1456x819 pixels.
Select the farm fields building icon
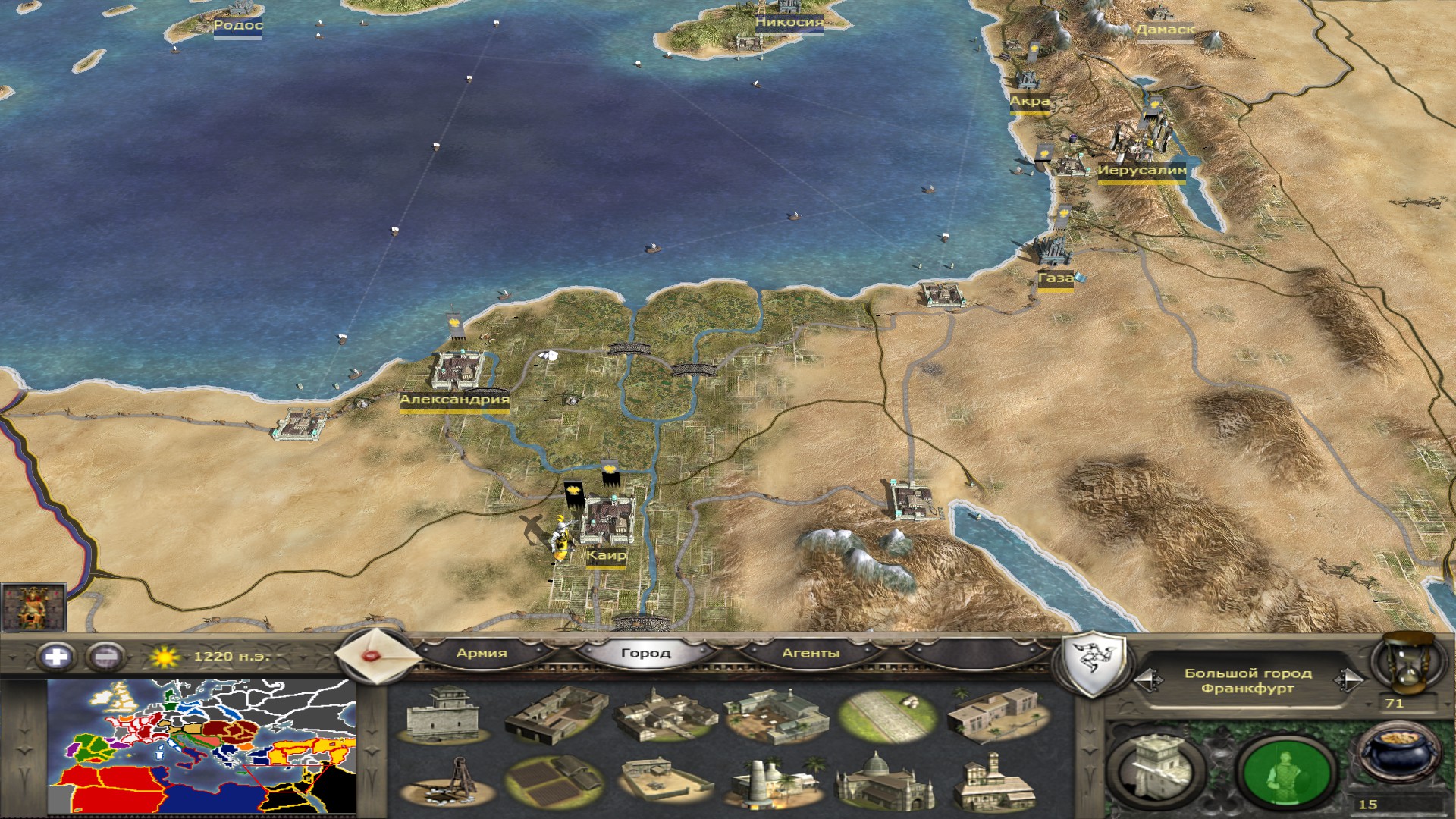[x=554, y=781]
